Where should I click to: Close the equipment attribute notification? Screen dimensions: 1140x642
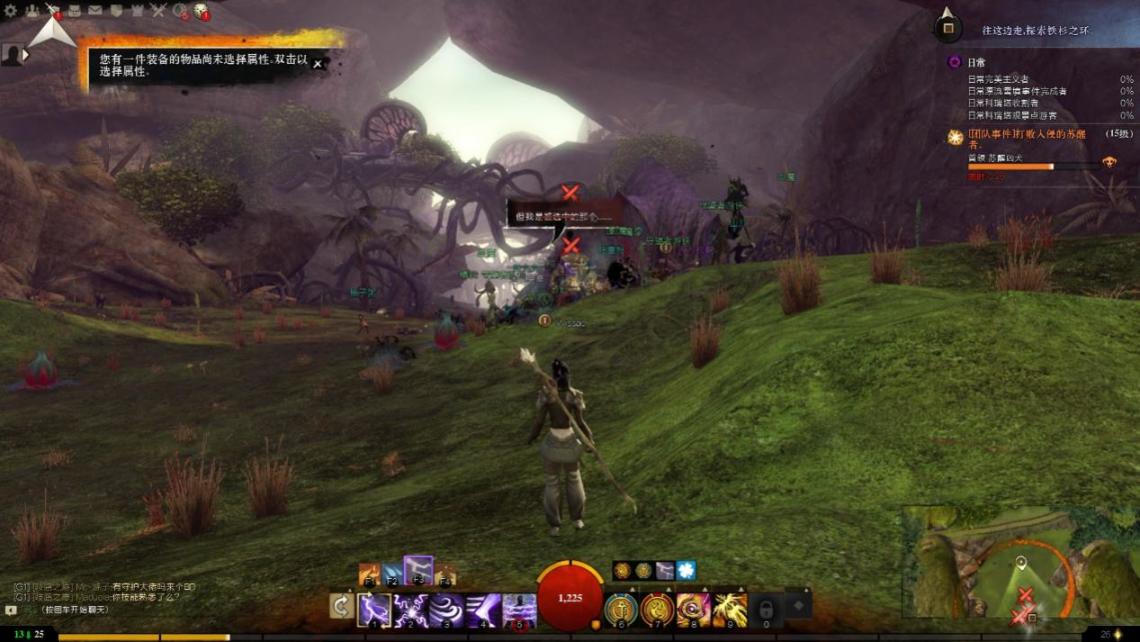coord(318,64)
